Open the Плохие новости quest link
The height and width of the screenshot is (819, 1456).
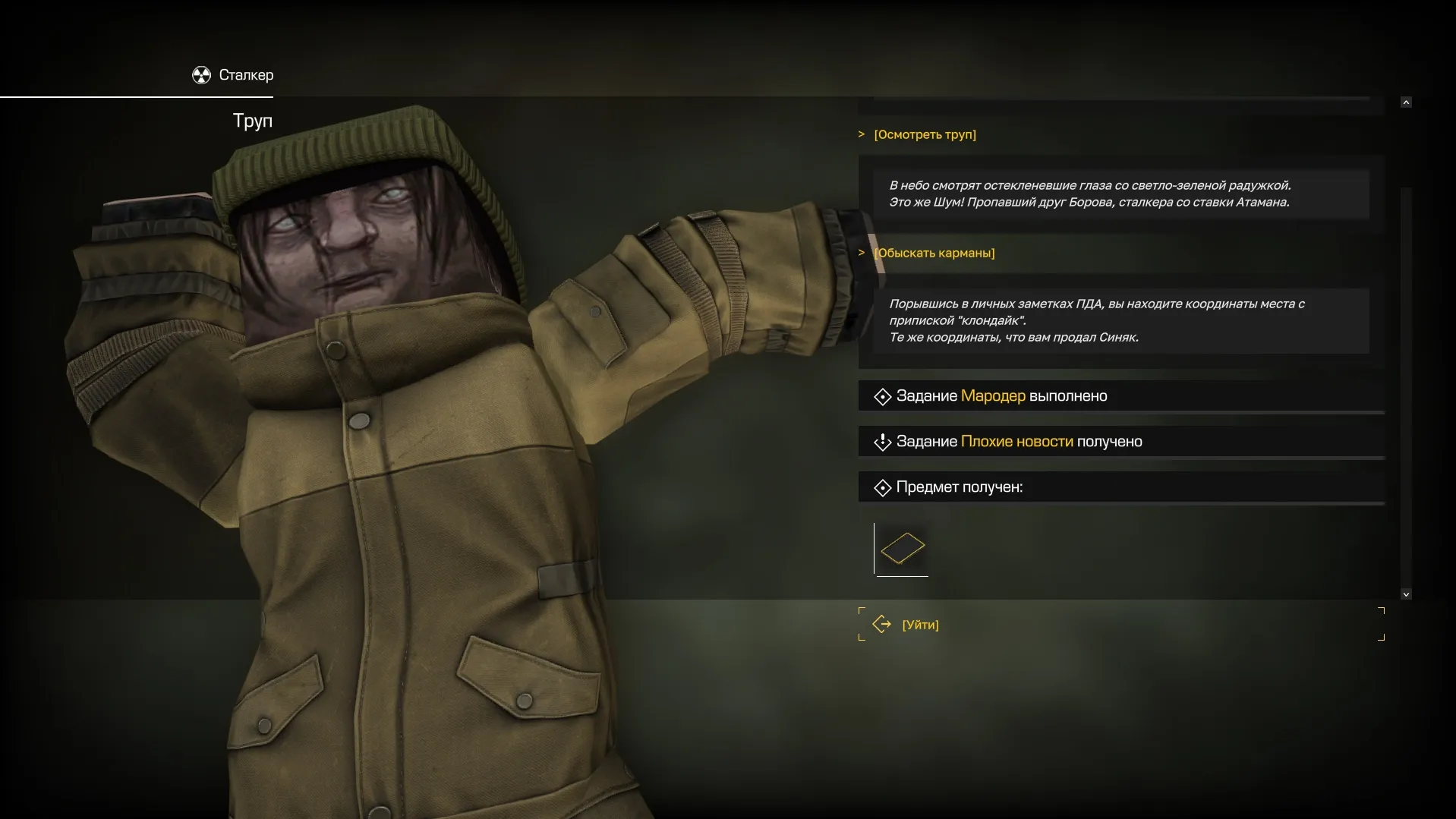[x=1016, y=442]
